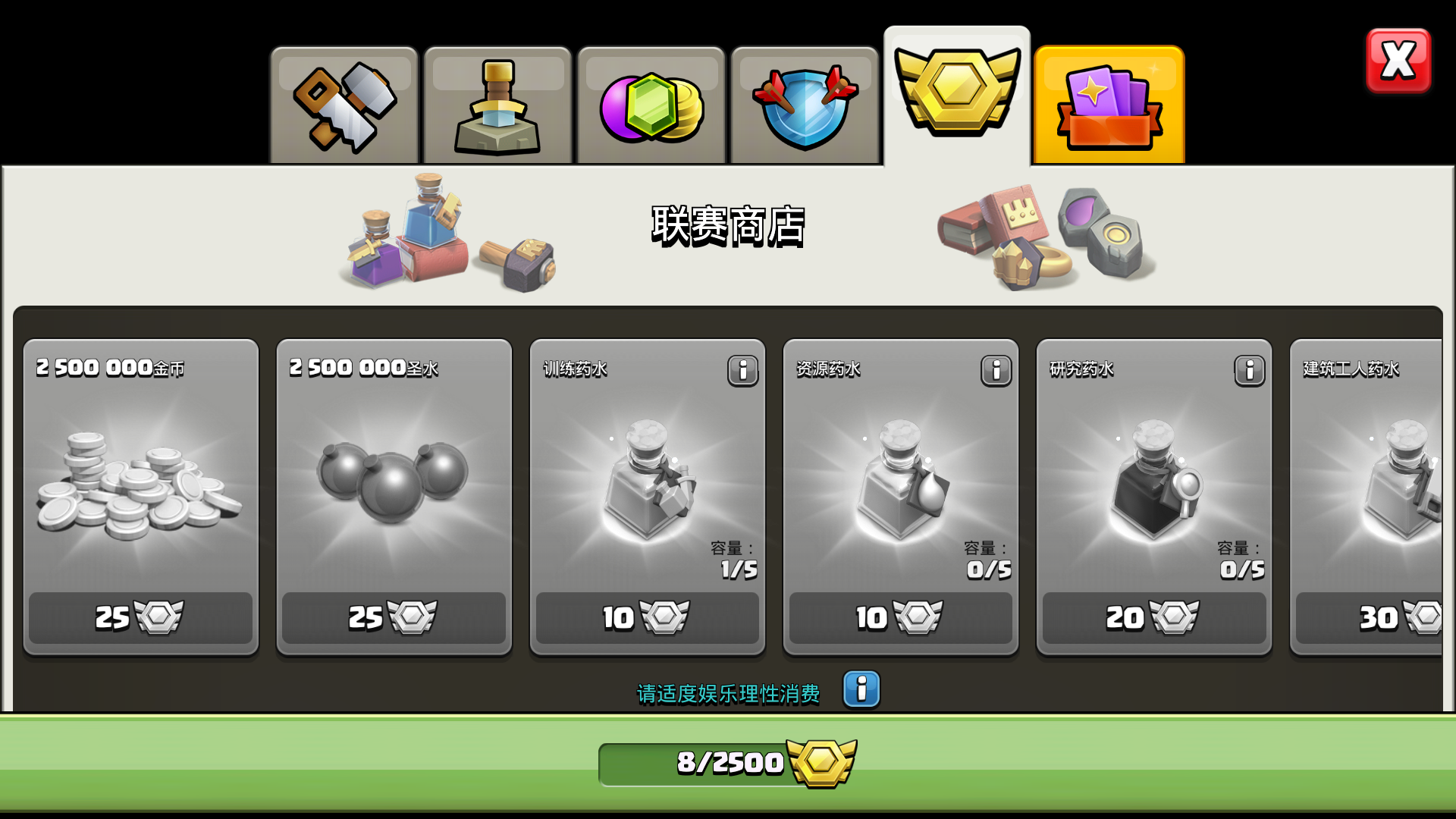Image resolution: width=1456 pixels, height=819 pixels.
Task: Open info next to 请适度娱乐理性消费
Action: (861, 691)
